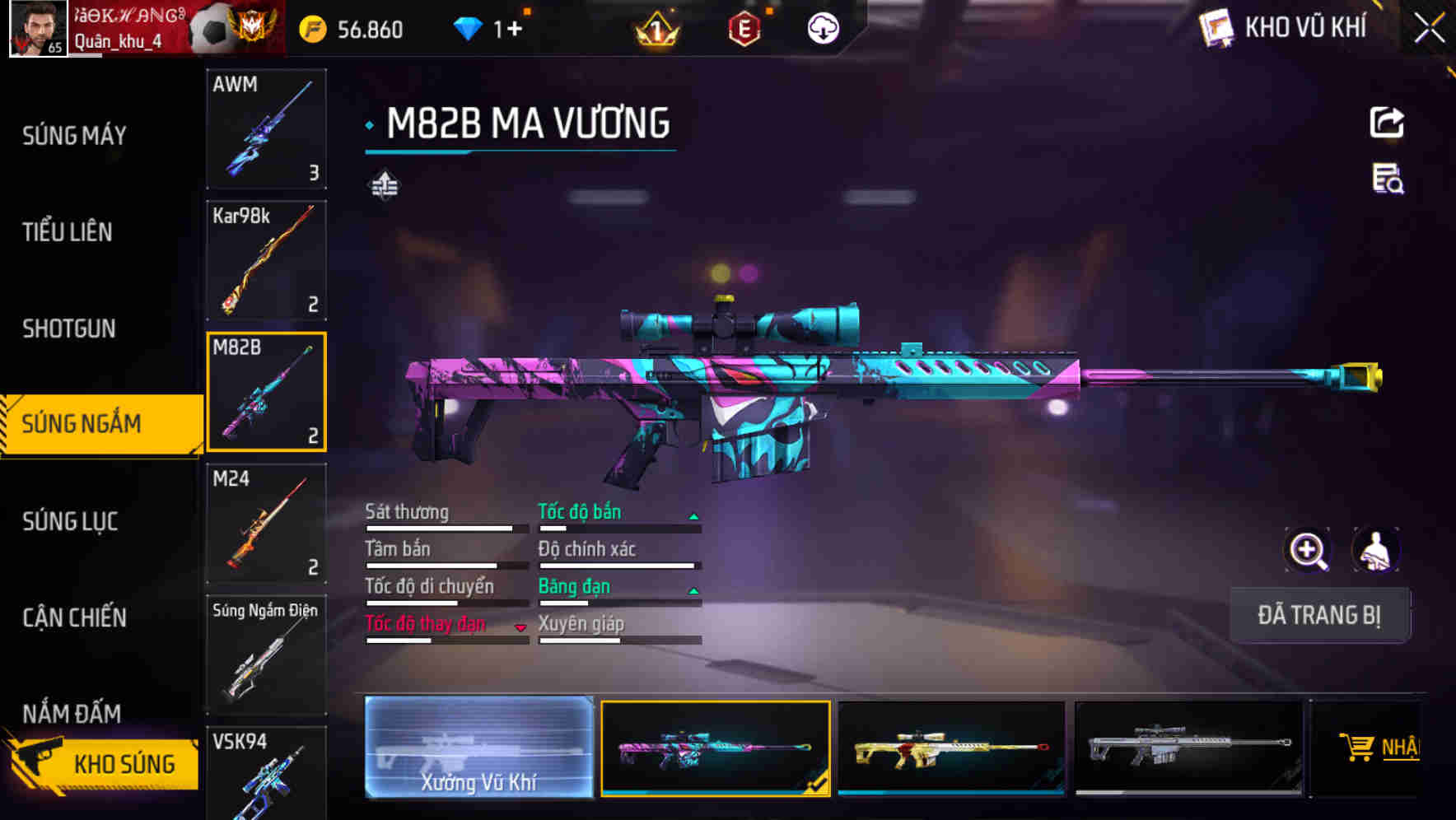
Task: Click the share skin icon
Action: pos(1387,121)
